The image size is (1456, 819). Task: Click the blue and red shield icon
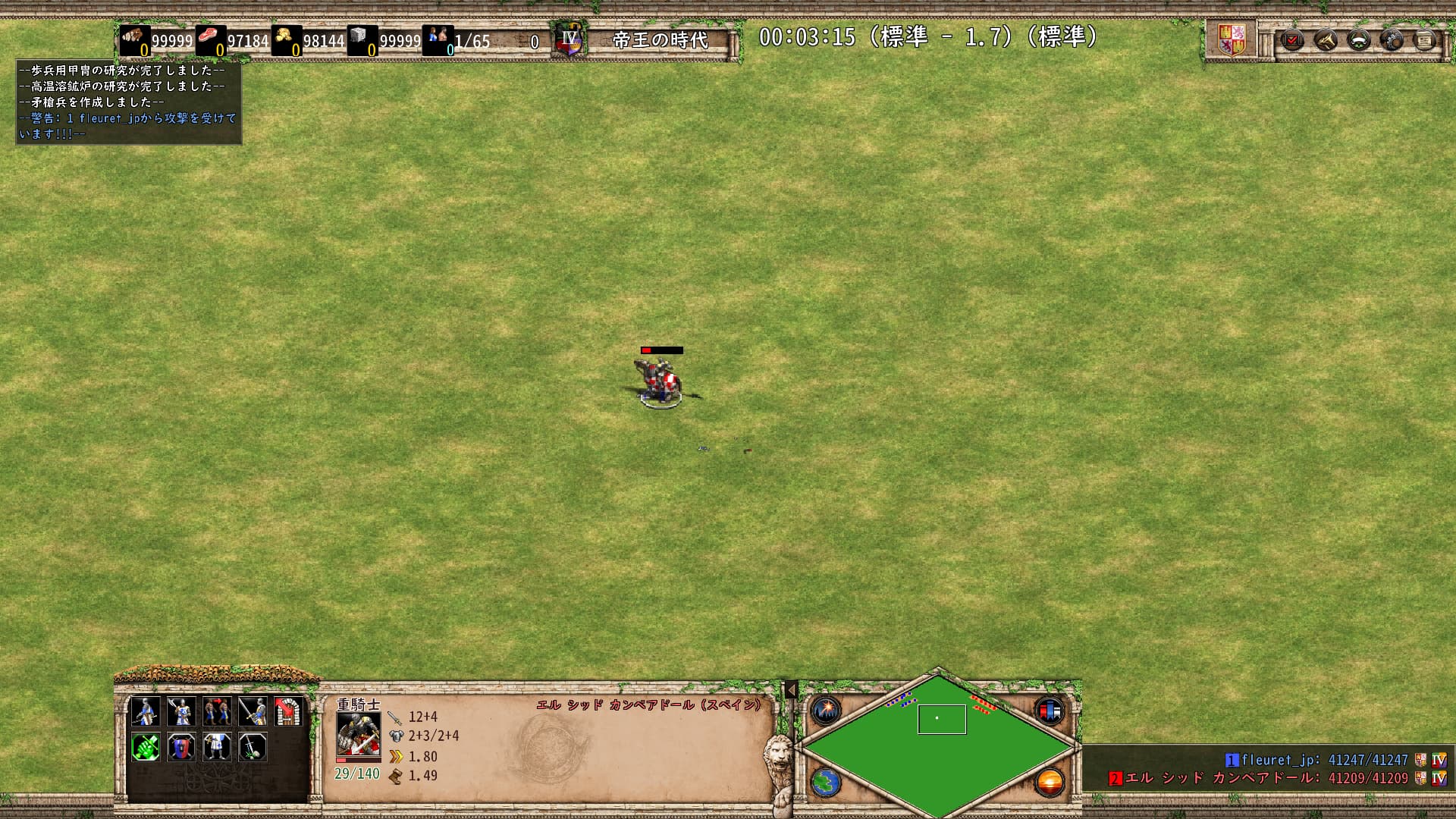[x=181, y=747]
